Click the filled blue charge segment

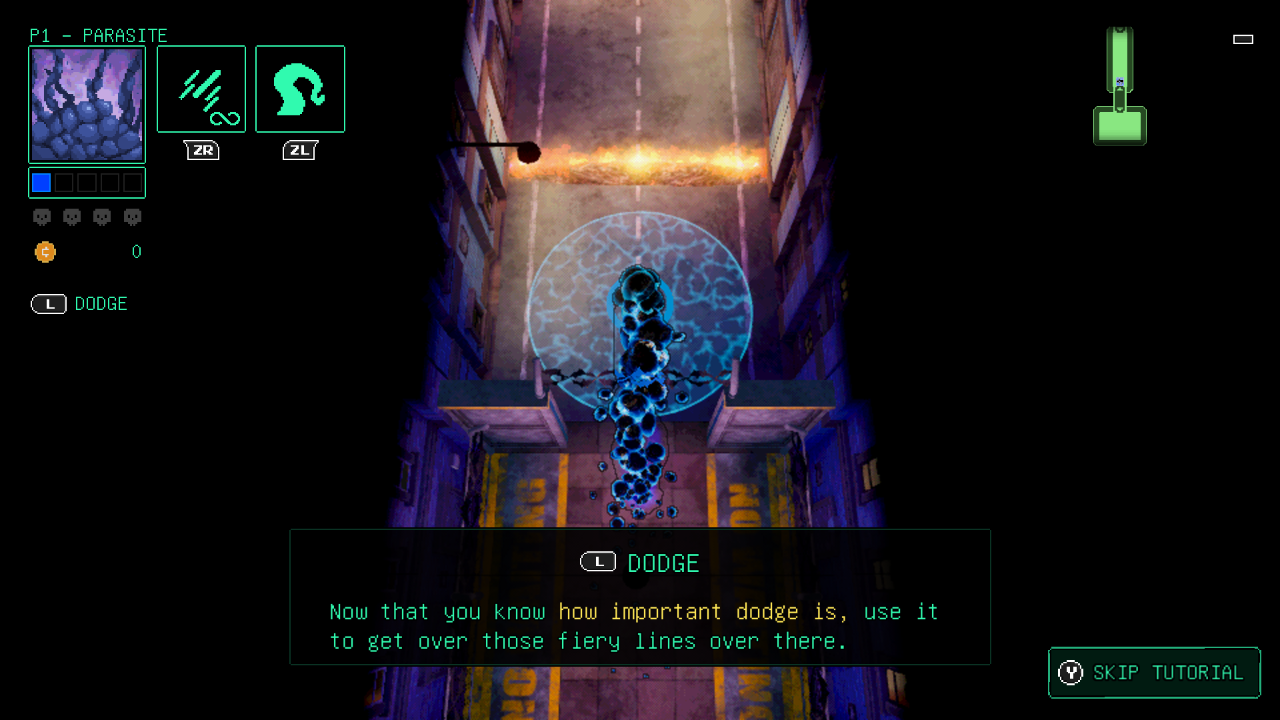coord(41,182)
